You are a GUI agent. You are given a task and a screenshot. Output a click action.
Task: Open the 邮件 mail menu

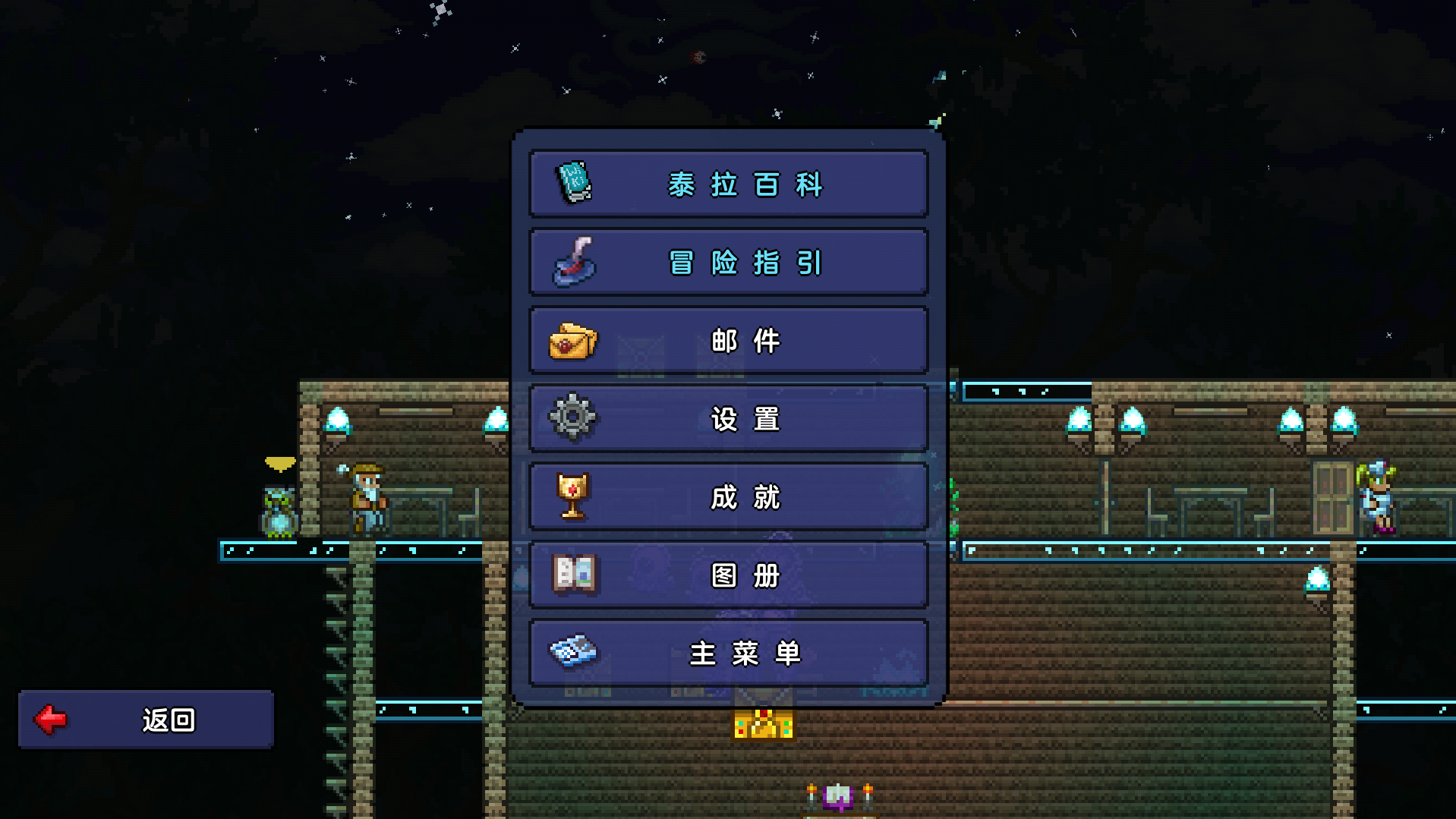click(x=728, y=341)
